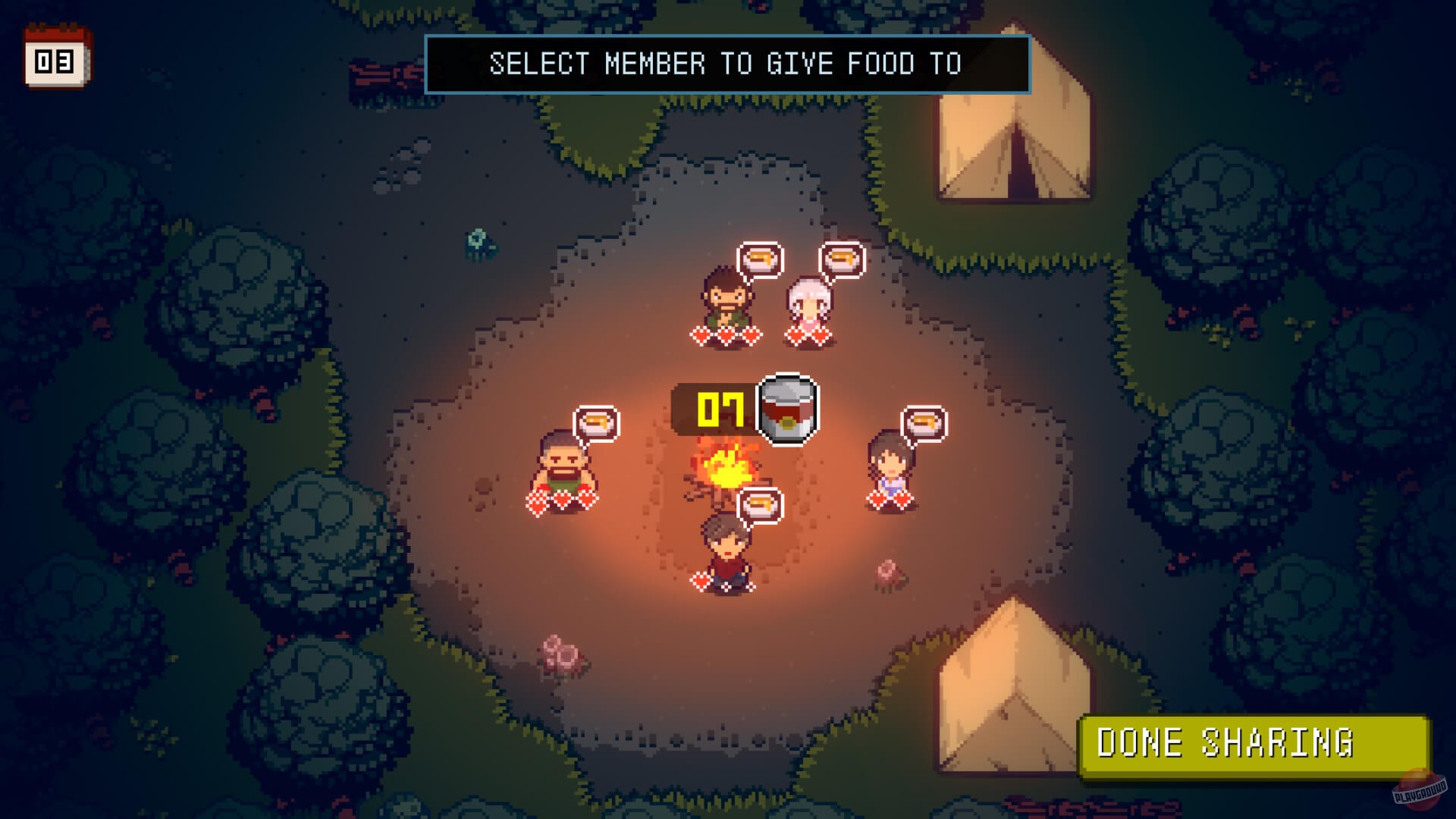This screenshot has height=819, width=1456.
Task: Click the canned food icon beside the counter
Action: coord(788,408)
